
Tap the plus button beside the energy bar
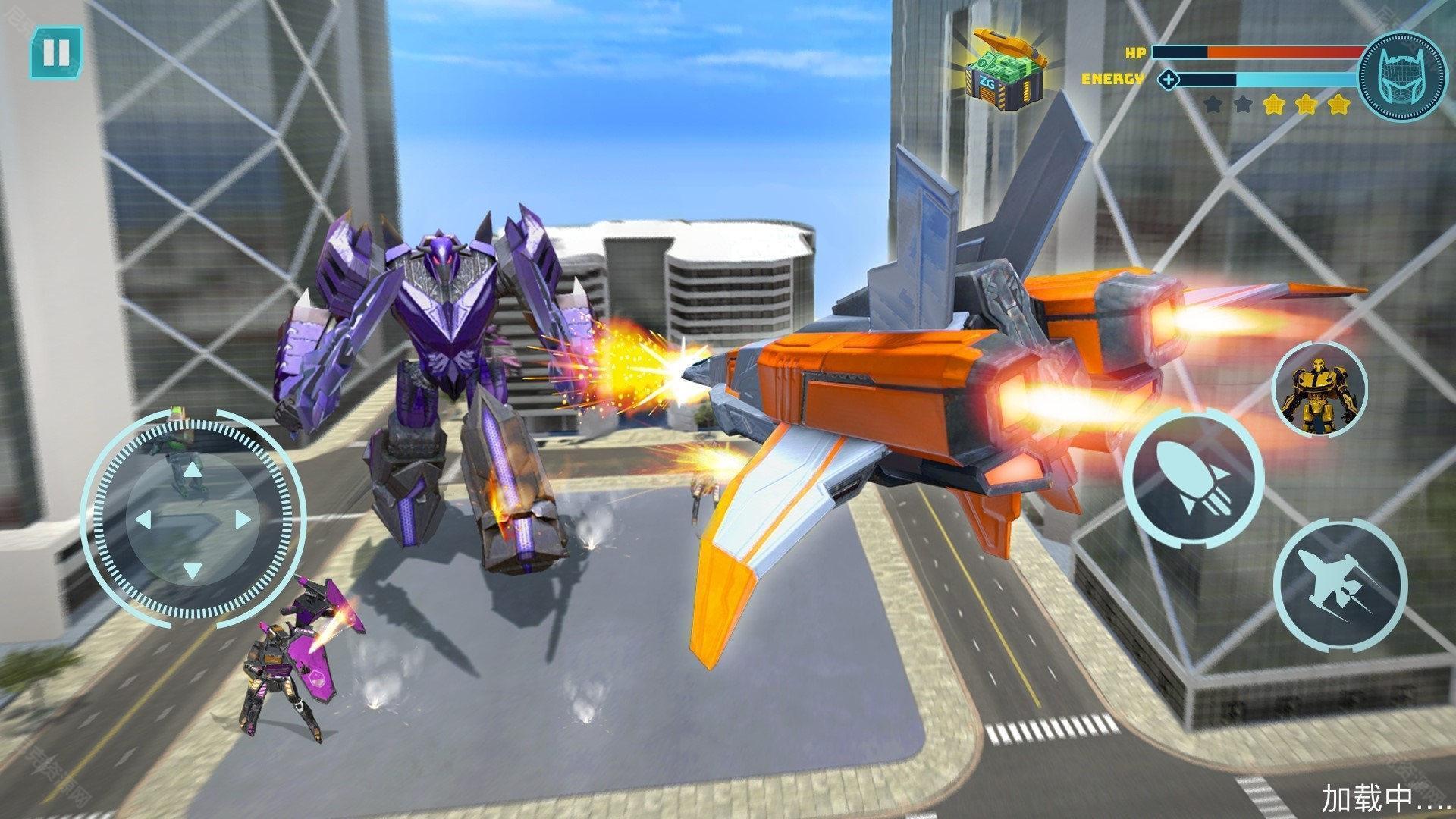(x=1169, y=79)
